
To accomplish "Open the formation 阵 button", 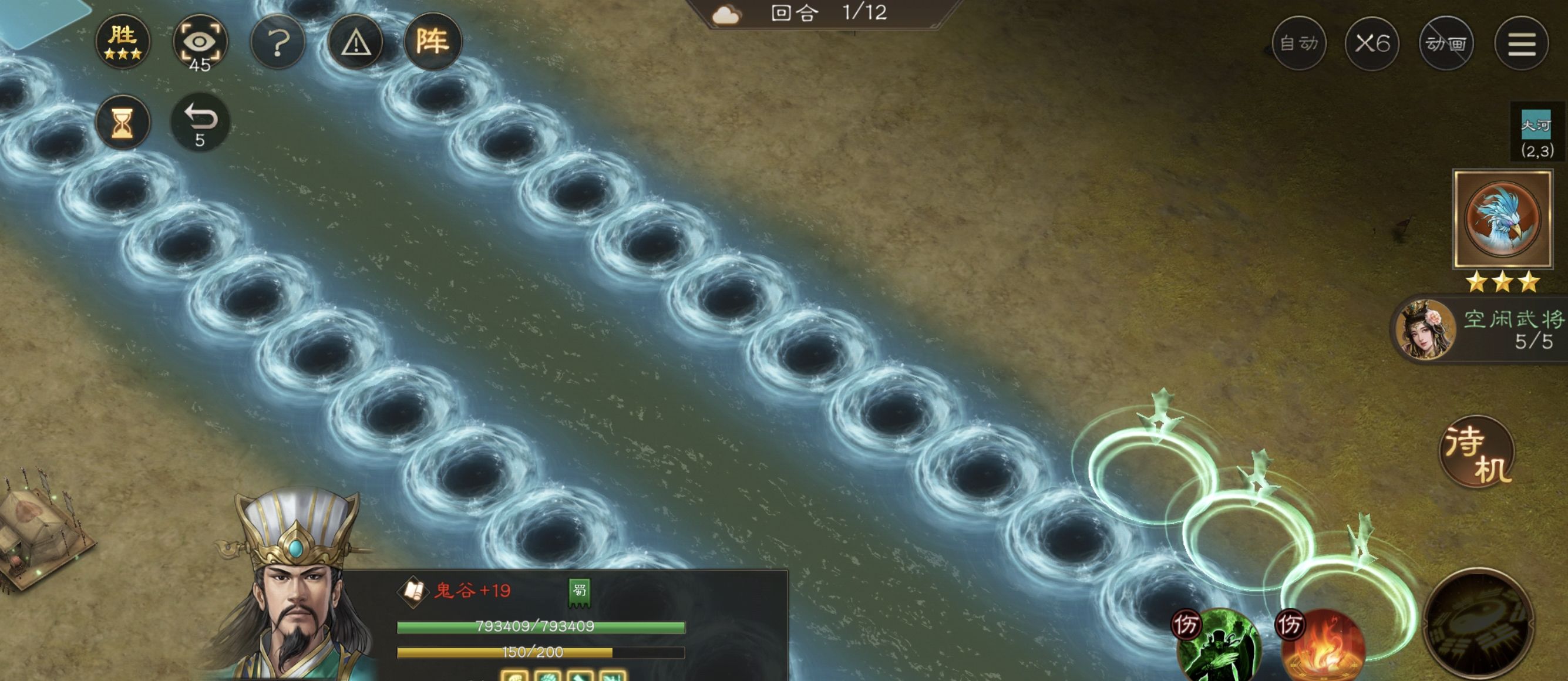I will click(433, 42).
